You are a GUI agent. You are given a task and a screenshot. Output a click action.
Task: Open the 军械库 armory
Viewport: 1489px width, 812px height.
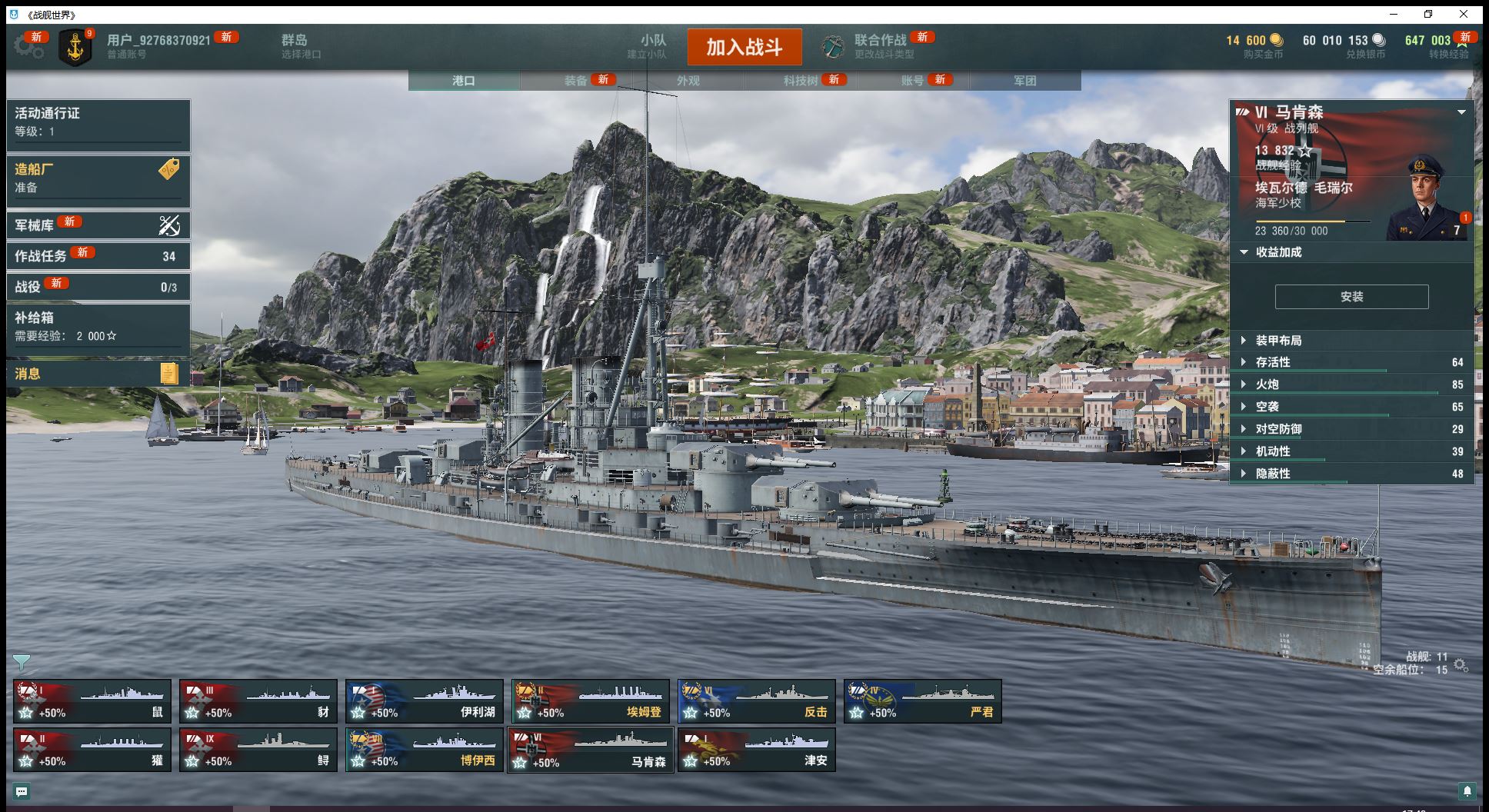[x=98, y=225]
